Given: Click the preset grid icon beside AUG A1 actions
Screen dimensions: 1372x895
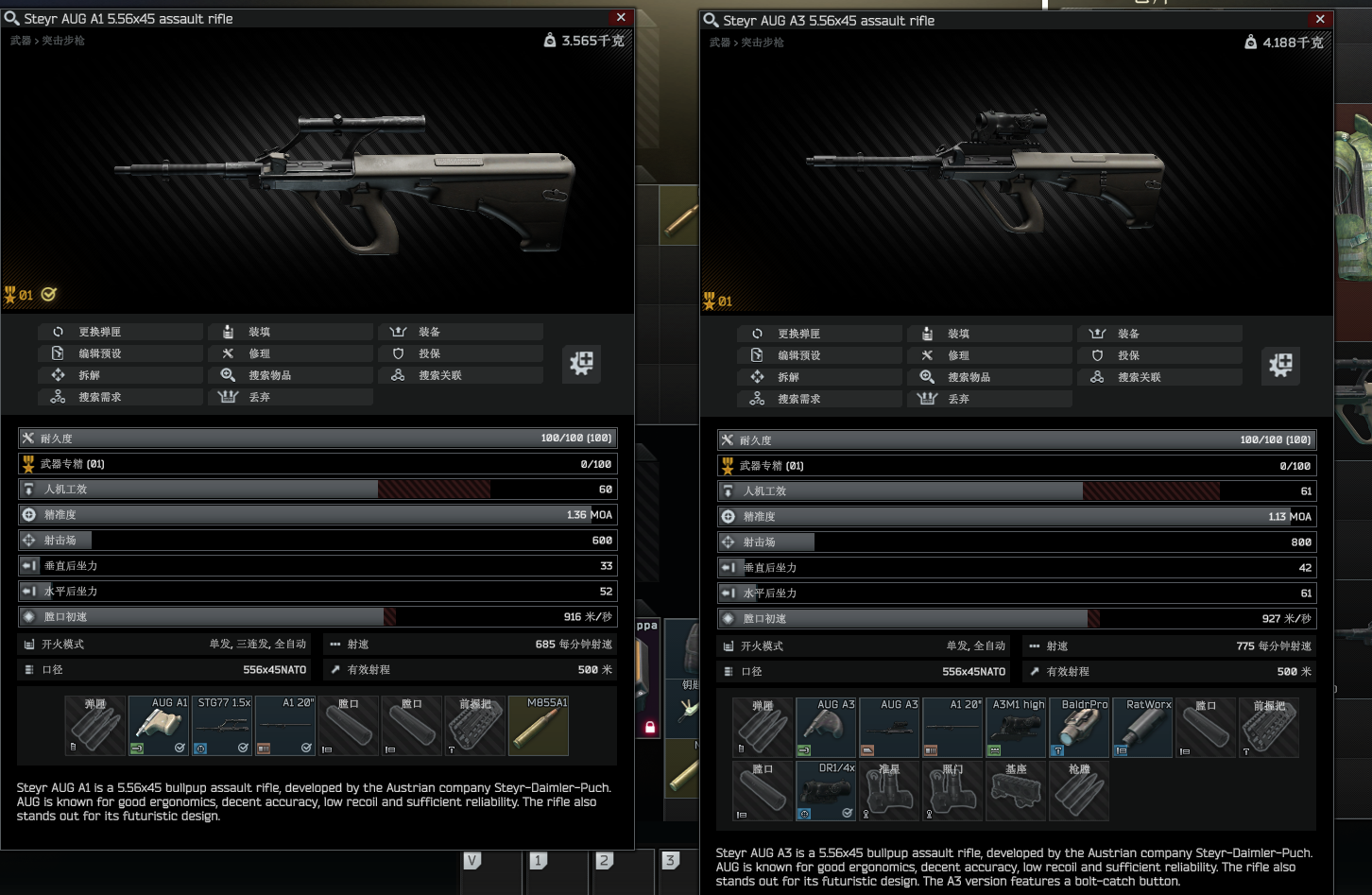Looking at the screenshot, I should [x=581, y=364].
